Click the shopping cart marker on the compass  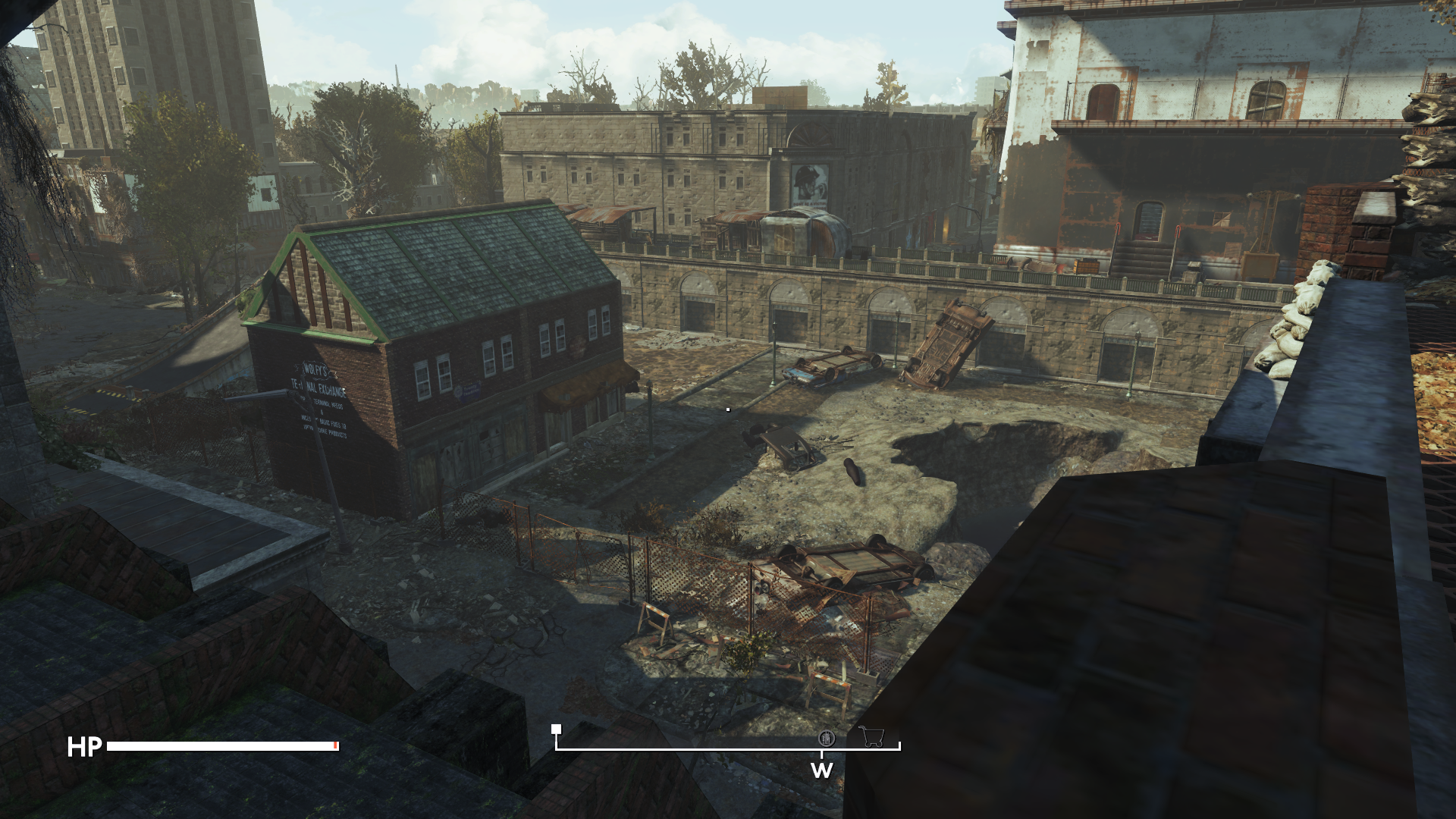click(871, 736)
